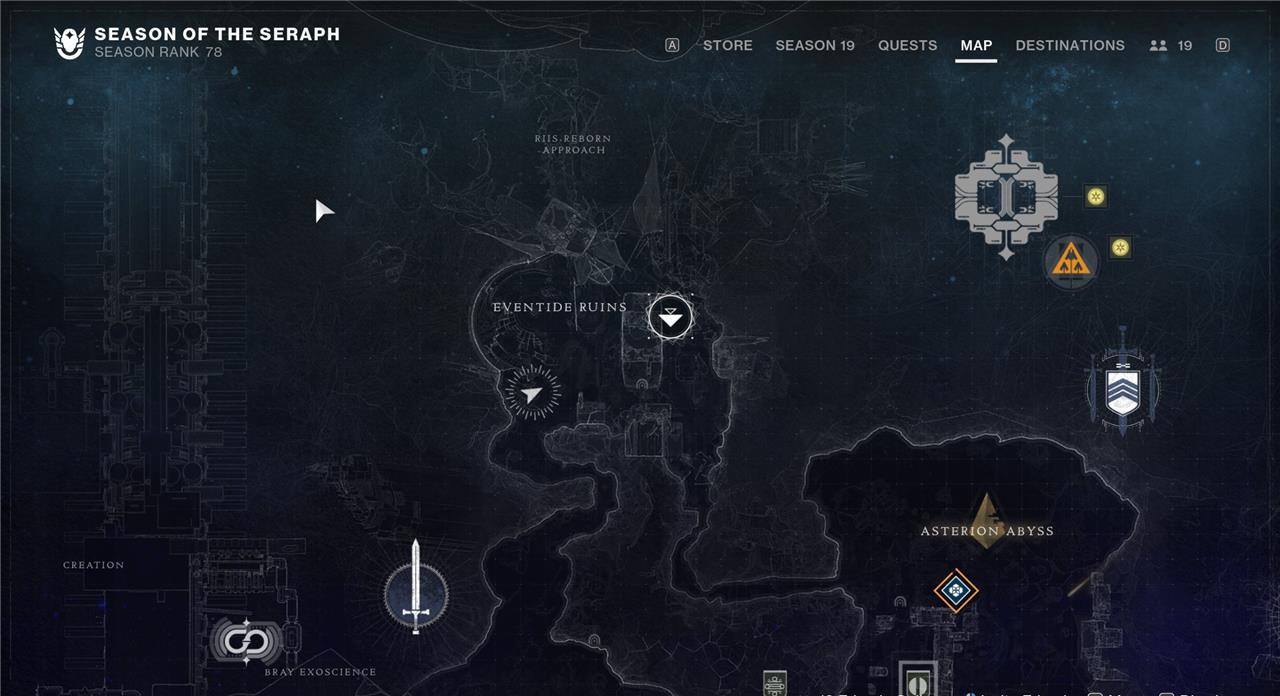Open the Season of the Seraph emblem
This screenshot has height=696, width=1280.
[x=69, y=43]
